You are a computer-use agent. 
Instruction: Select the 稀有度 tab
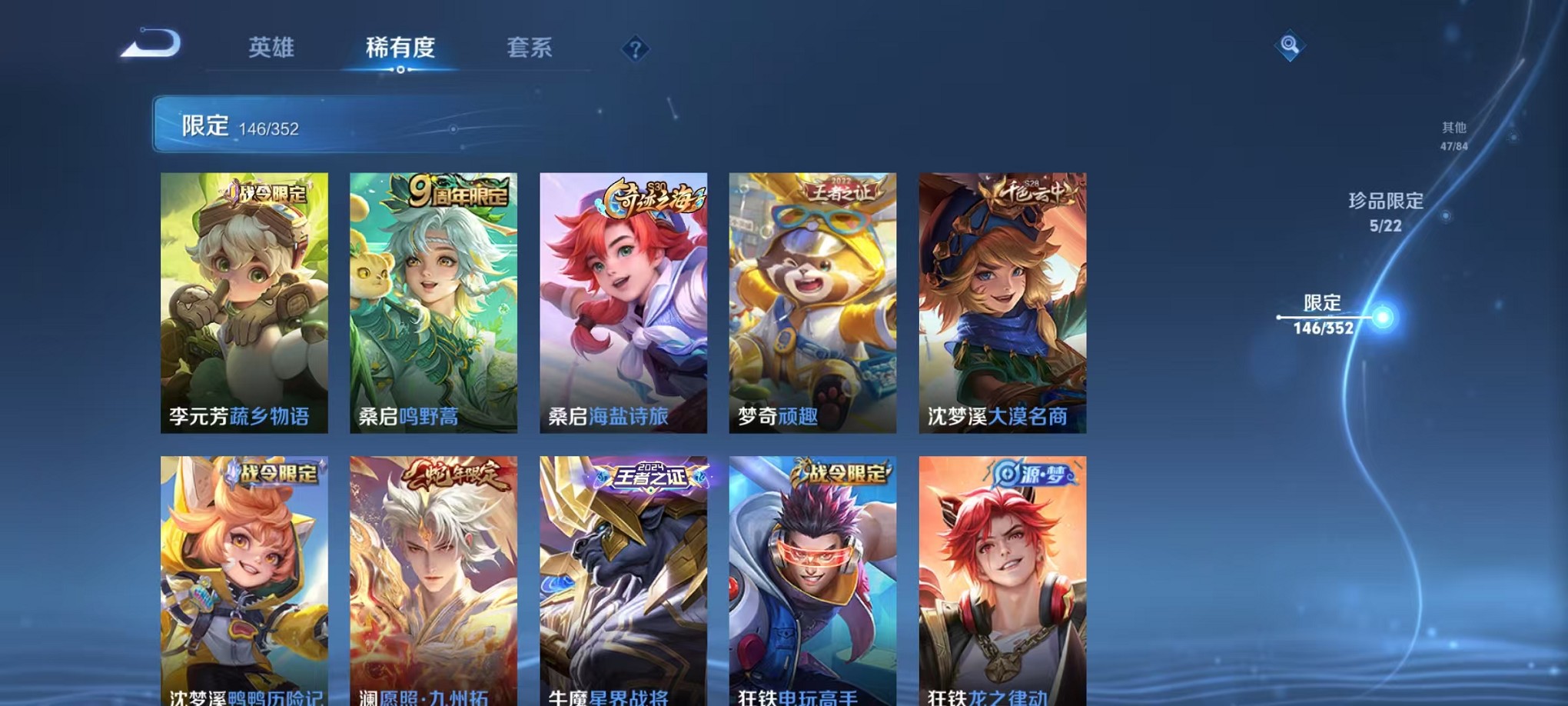point(399,48)
